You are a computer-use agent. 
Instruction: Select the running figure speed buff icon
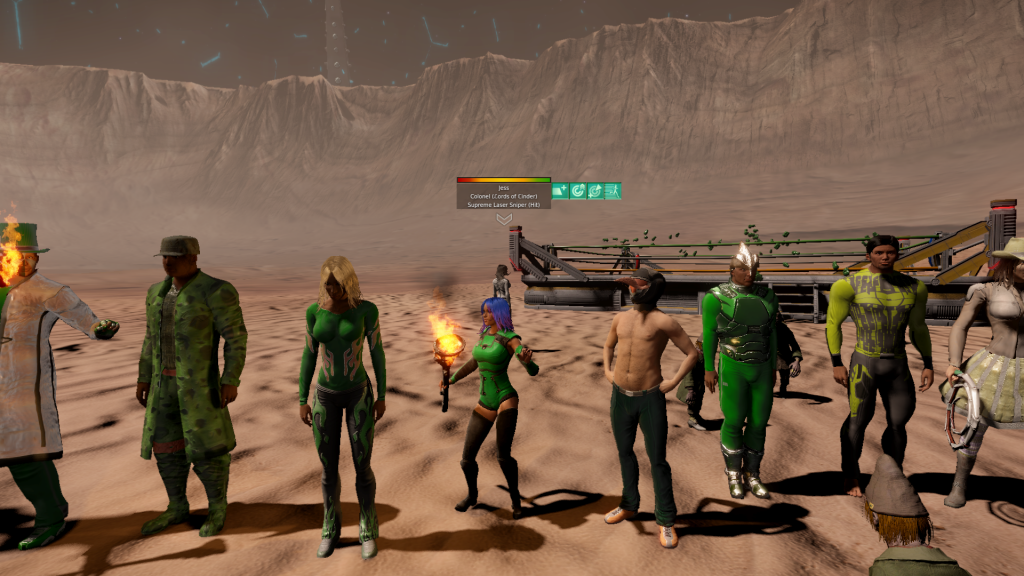(613, 191)
